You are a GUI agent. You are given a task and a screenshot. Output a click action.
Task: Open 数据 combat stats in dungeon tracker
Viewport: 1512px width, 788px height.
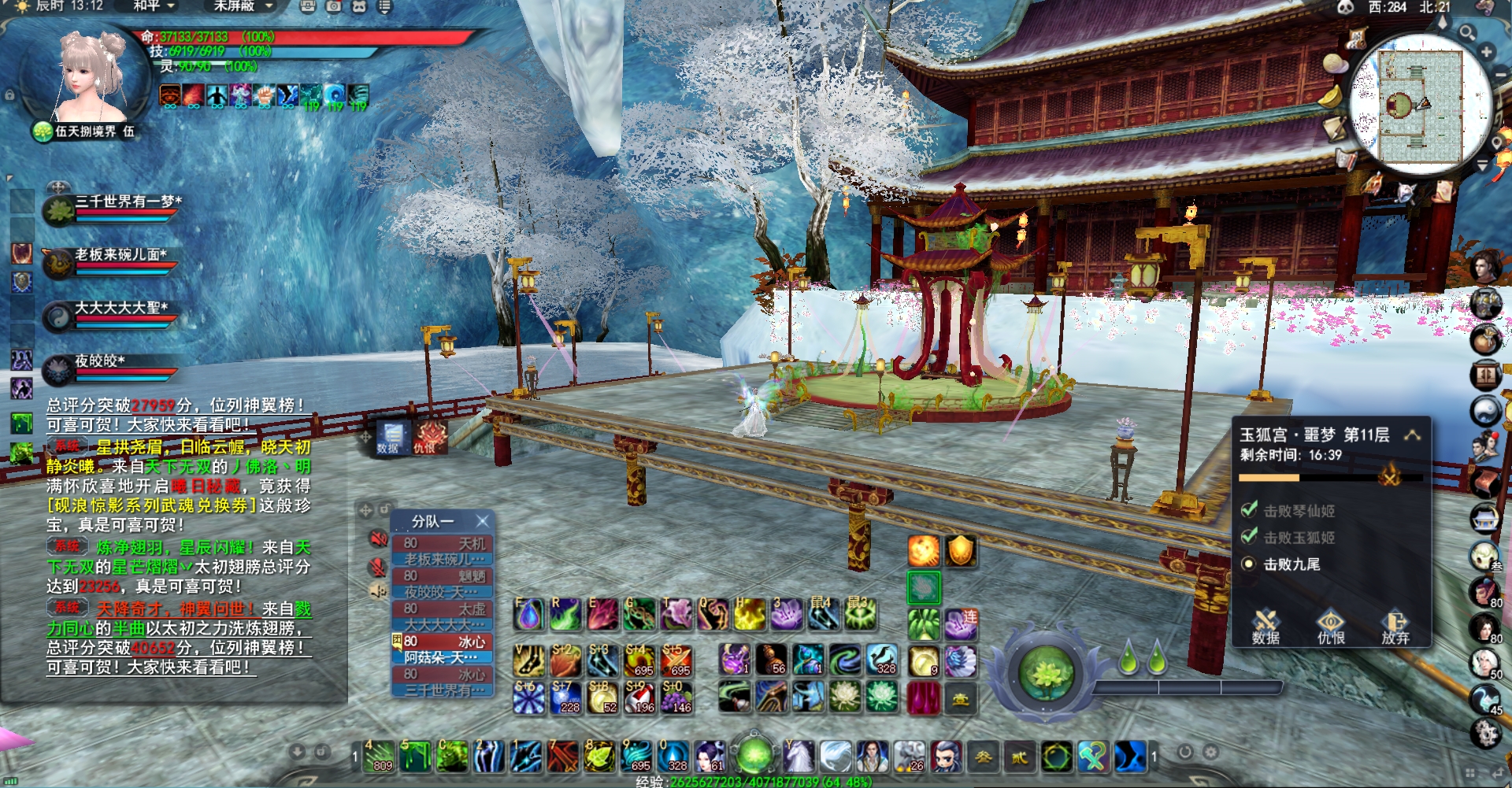click(1266, 627)
